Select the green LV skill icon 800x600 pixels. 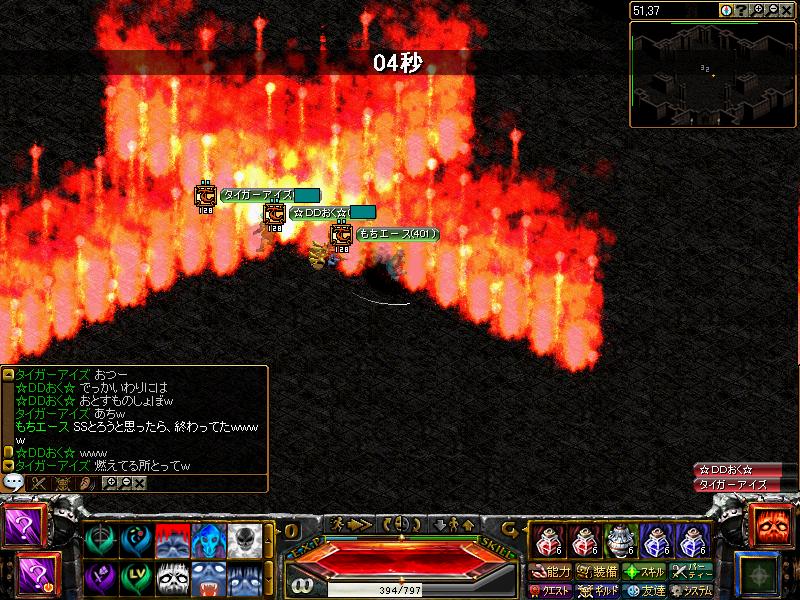[136, 578]
